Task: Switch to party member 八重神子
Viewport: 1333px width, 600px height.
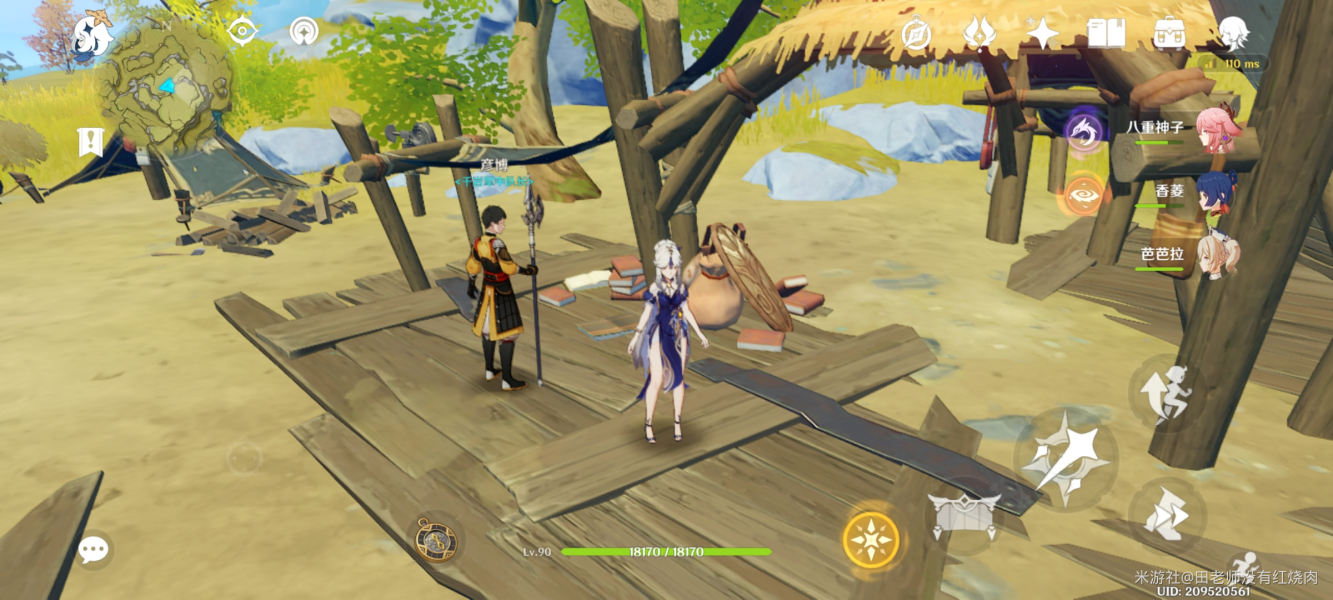Action: (1217, 130)
